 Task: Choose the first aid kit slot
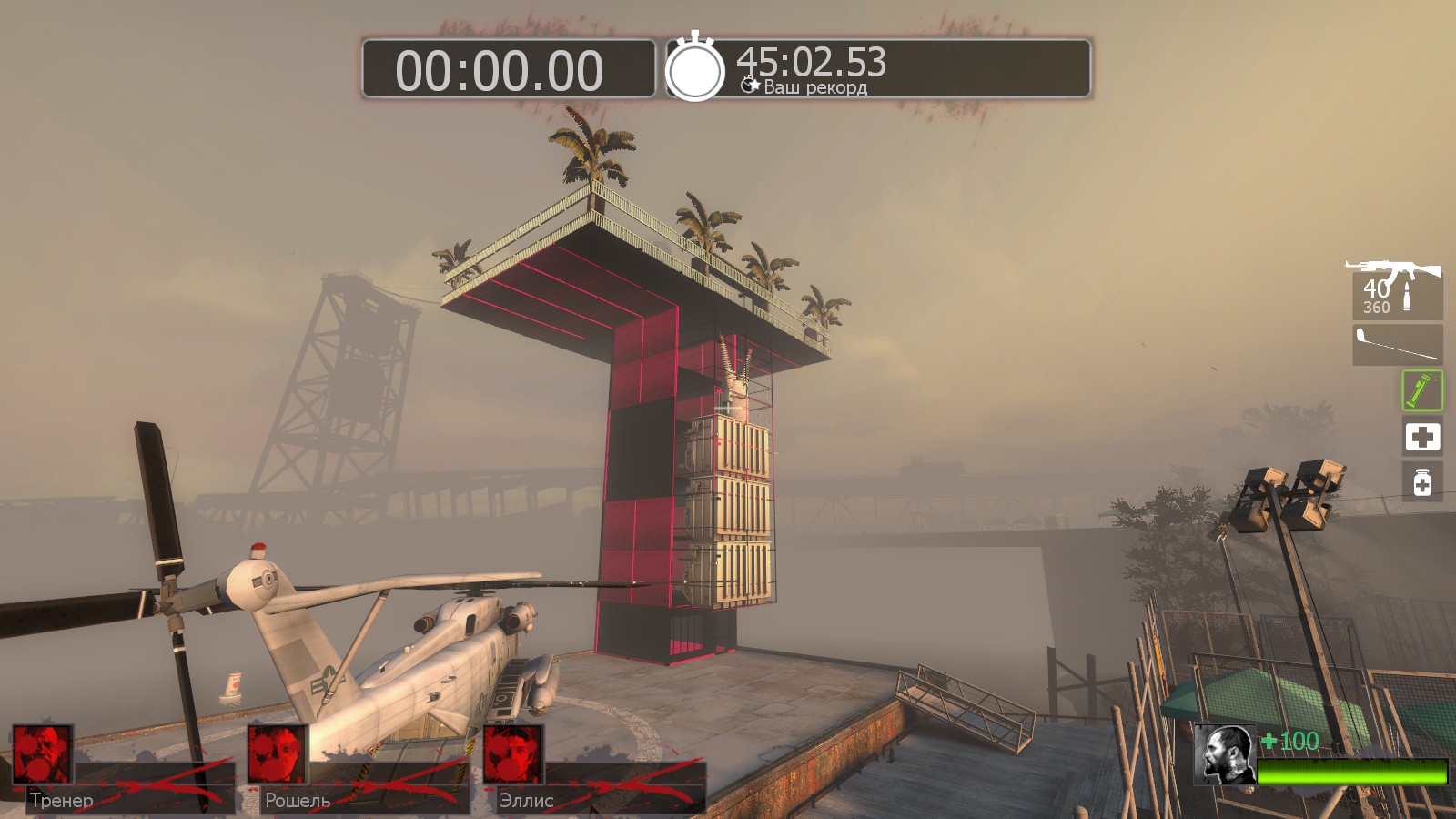(x=1421, y=437)
